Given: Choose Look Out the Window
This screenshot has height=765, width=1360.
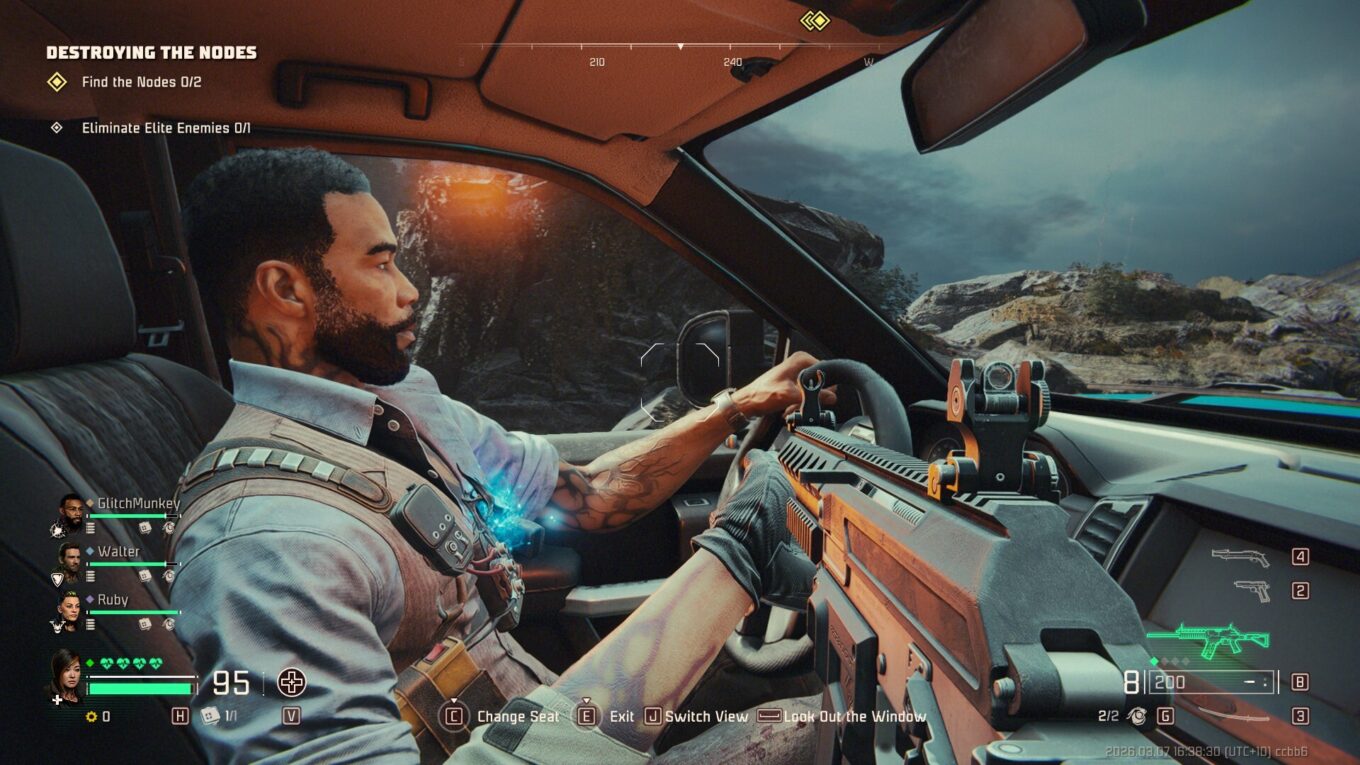Looking at the screenshot, I should point(854,716).
